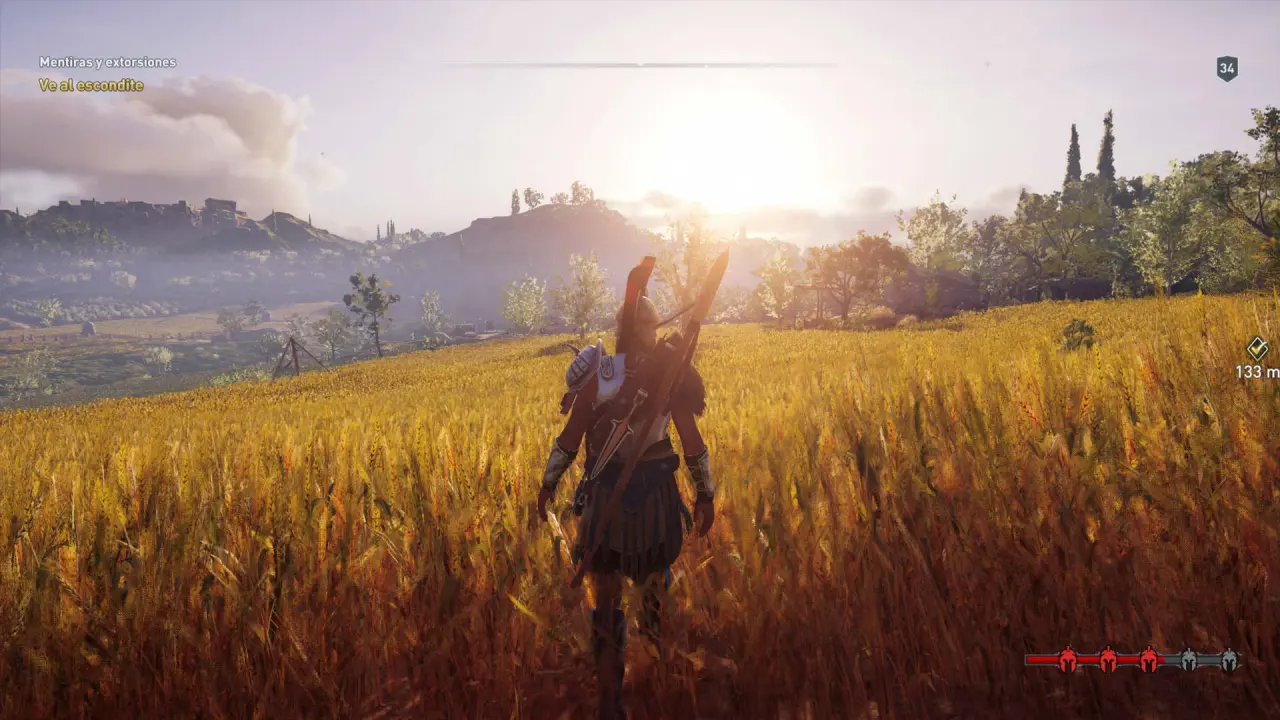
Task: Select the "Mentiras y extorsiones" quest title
Action: click(x=107, y=62)
